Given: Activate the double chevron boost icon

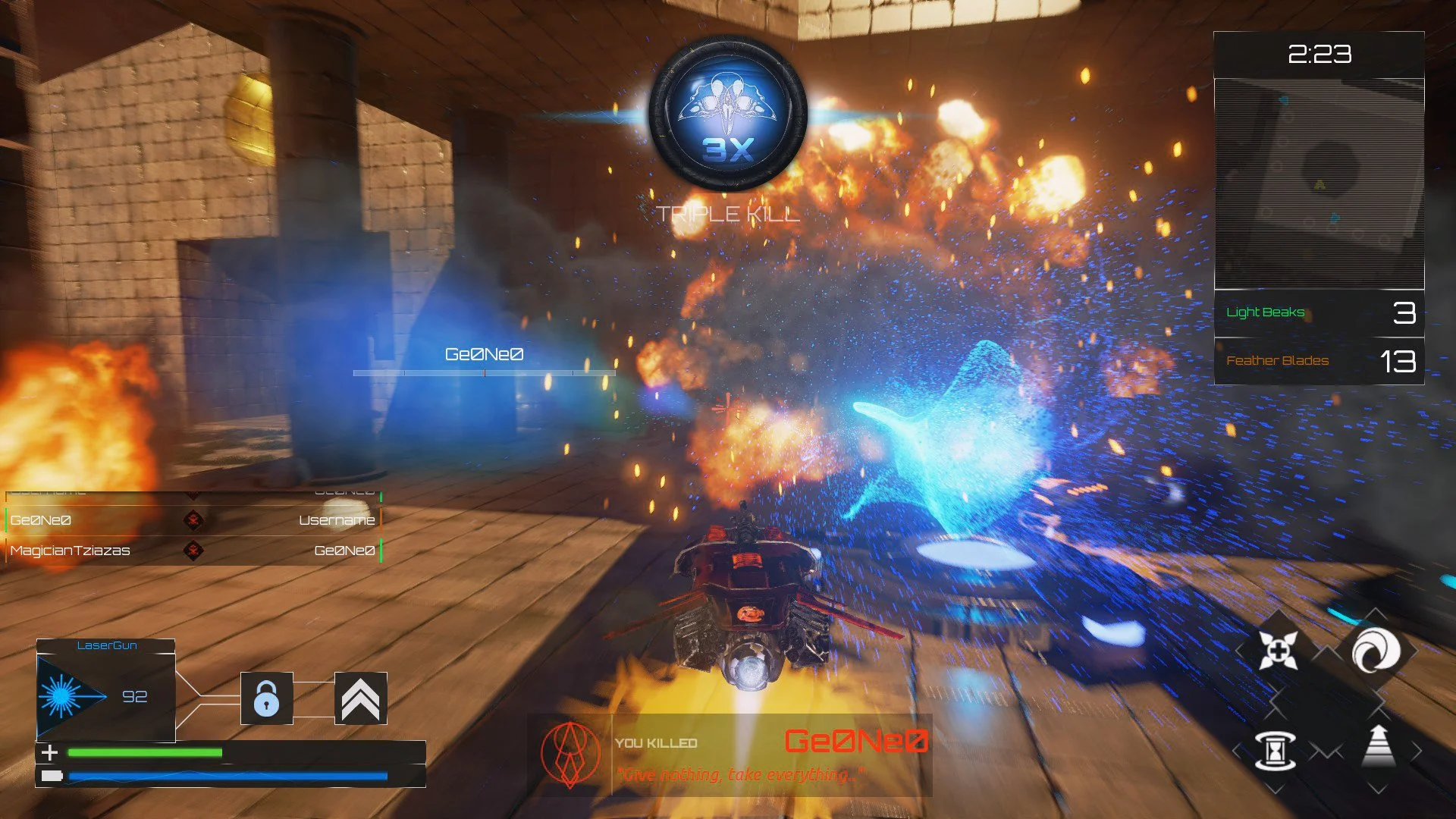Looking at the screenshot, I should (360, 698).
